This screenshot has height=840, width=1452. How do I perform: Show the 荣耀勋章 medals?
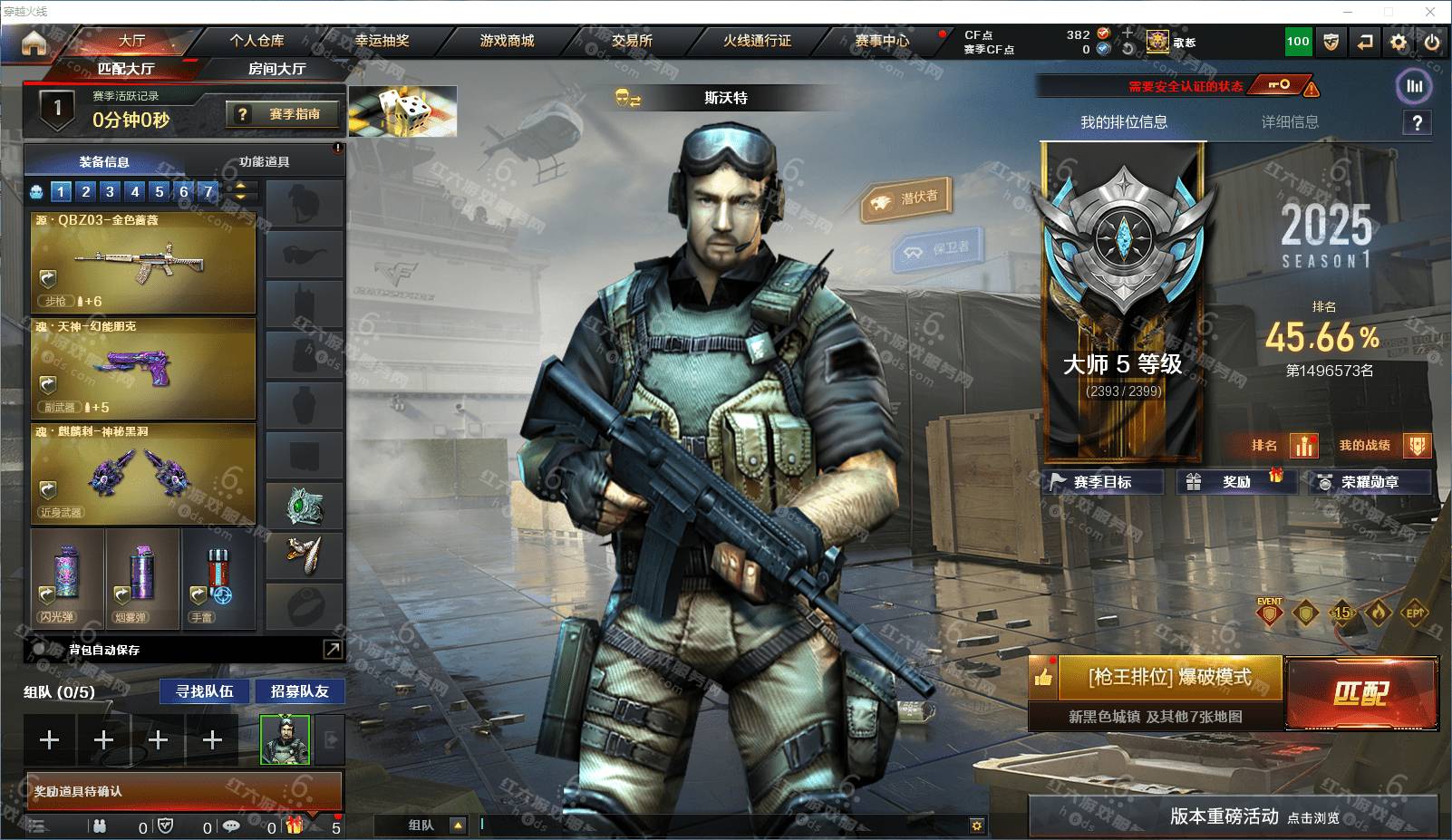click(x=1369, y=482)
